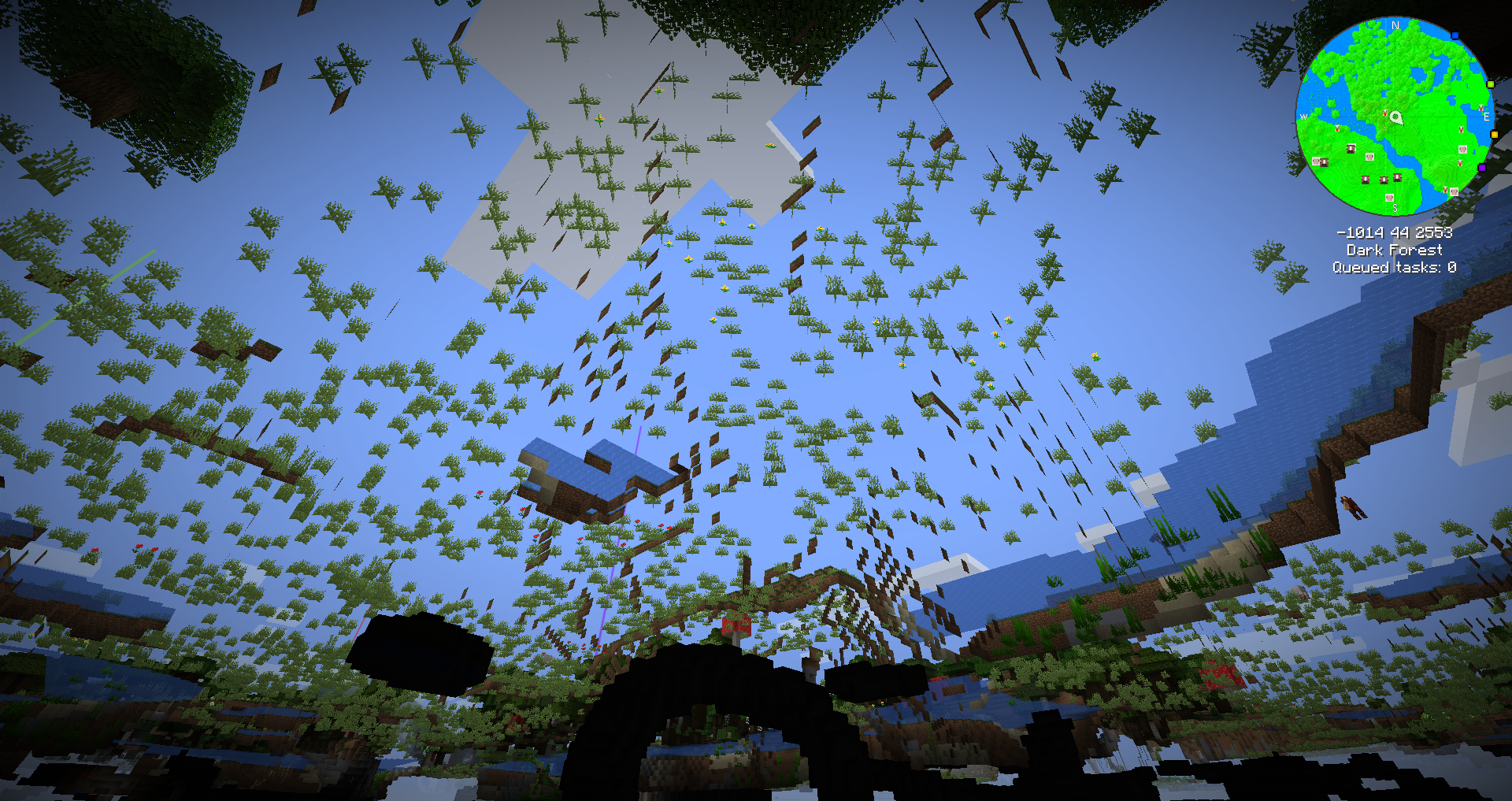The width and height of the screenshot is (1512, 801).
Task: Click the player arrow at minimap center
Action: coord(1396,118)
